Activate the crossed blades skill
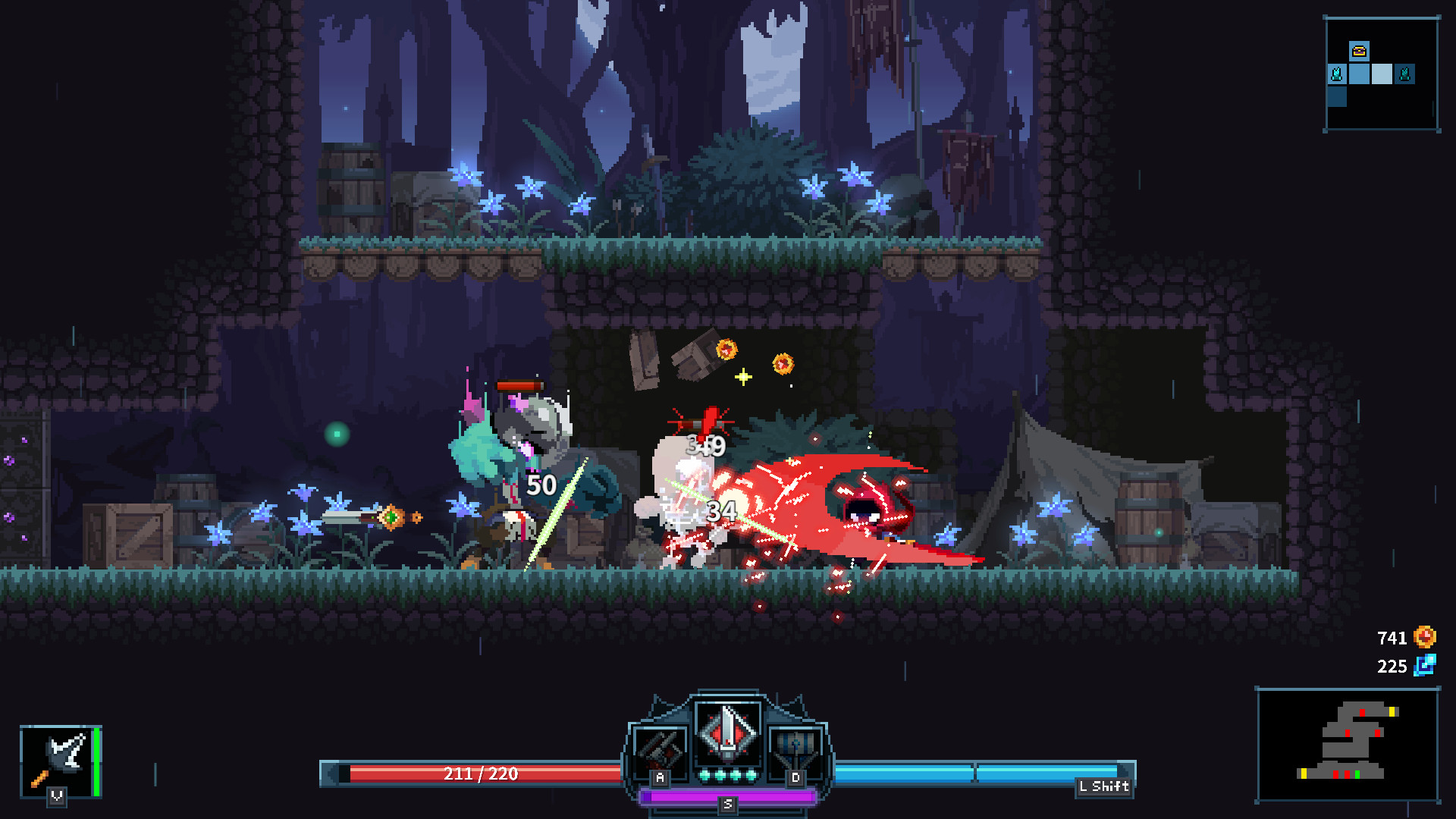 661,751
